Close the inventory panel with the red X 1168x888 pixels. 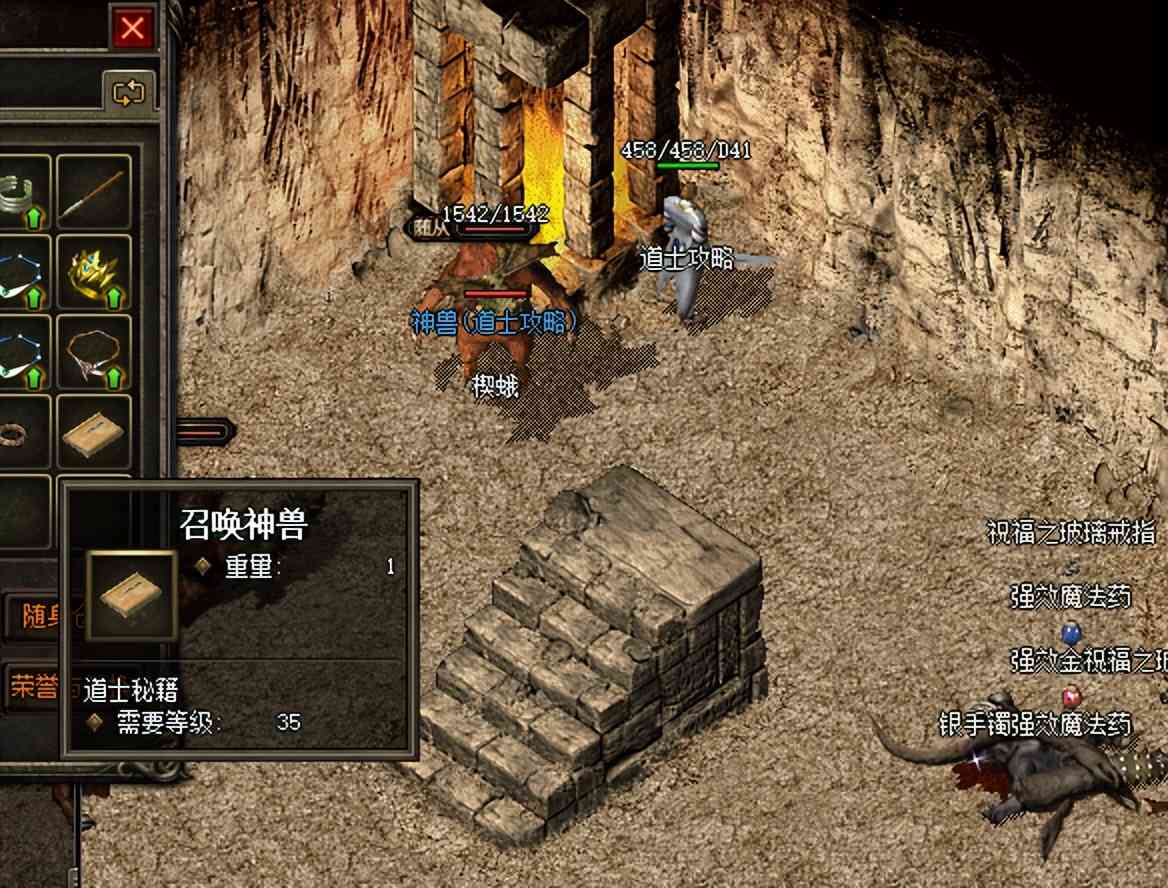(x=132, y=28)
